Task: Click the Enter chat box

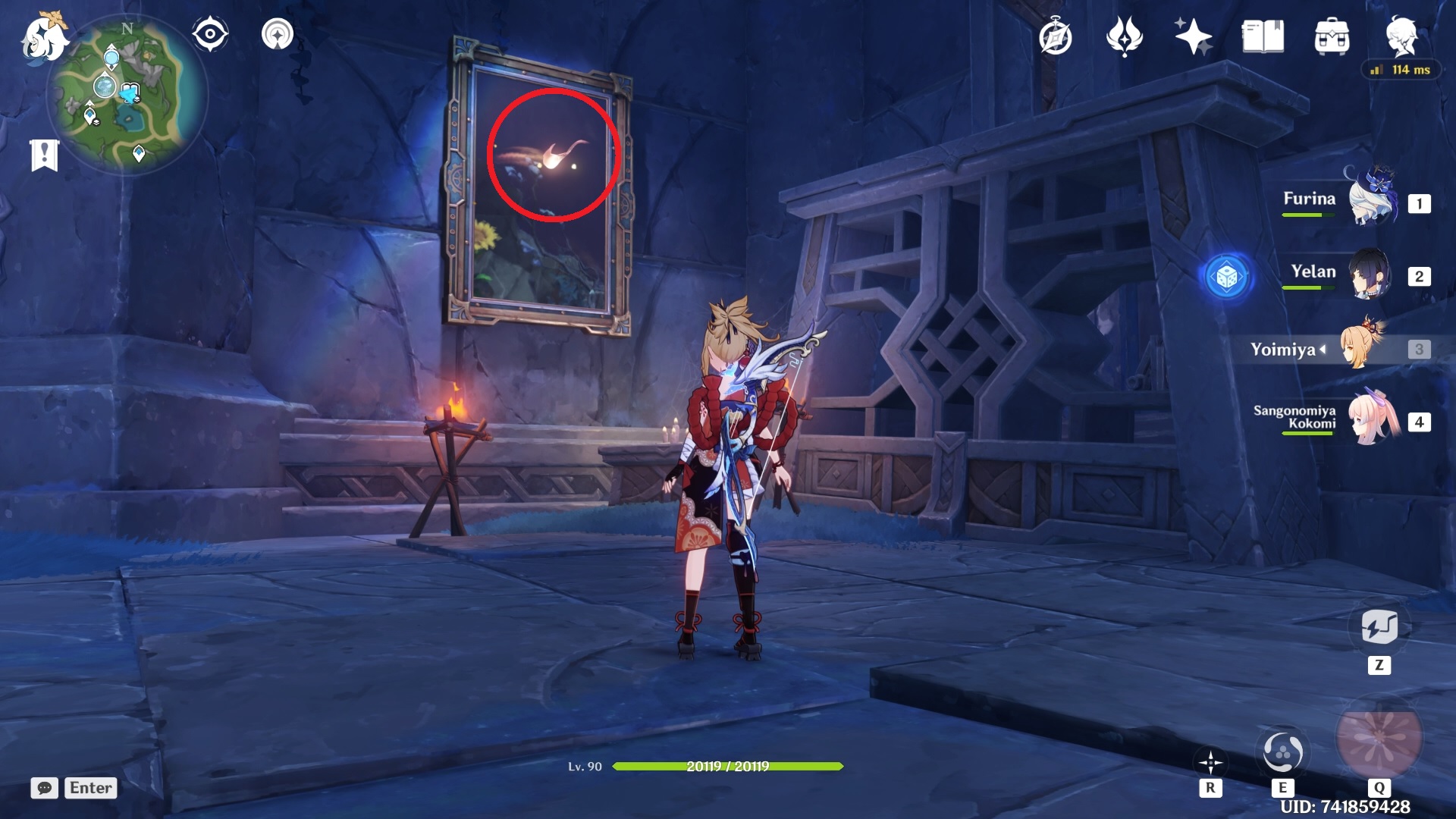Action: [x=90, y=788]
